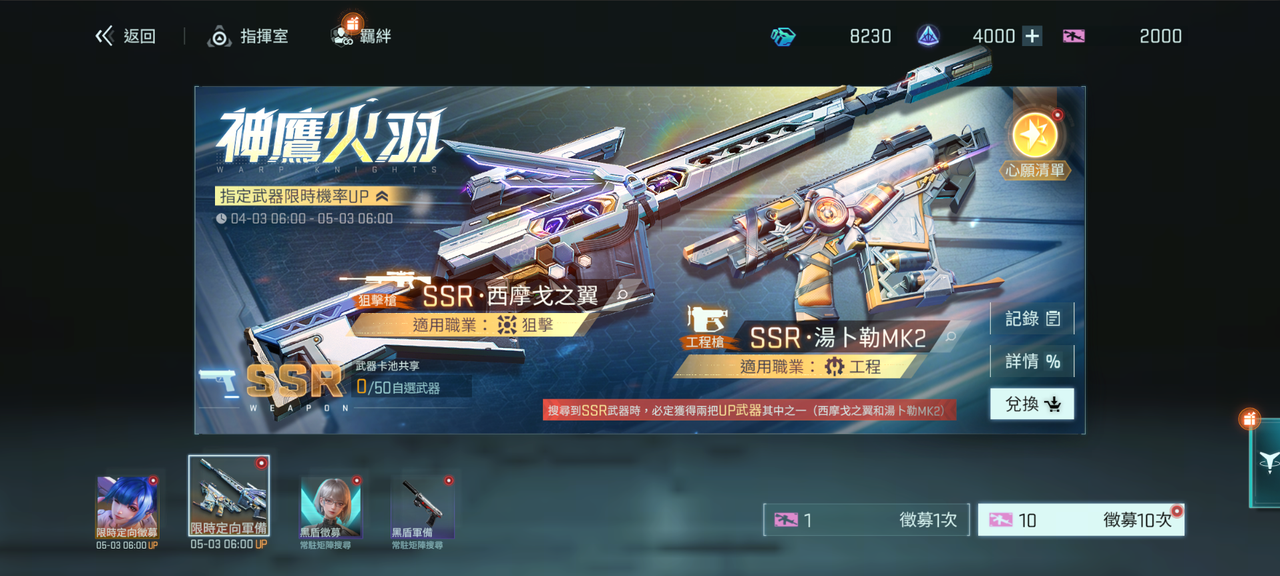This screenshot has height=576, width=1280.
Task: Open the side panel on the right edge
Action: [1265, 461]
